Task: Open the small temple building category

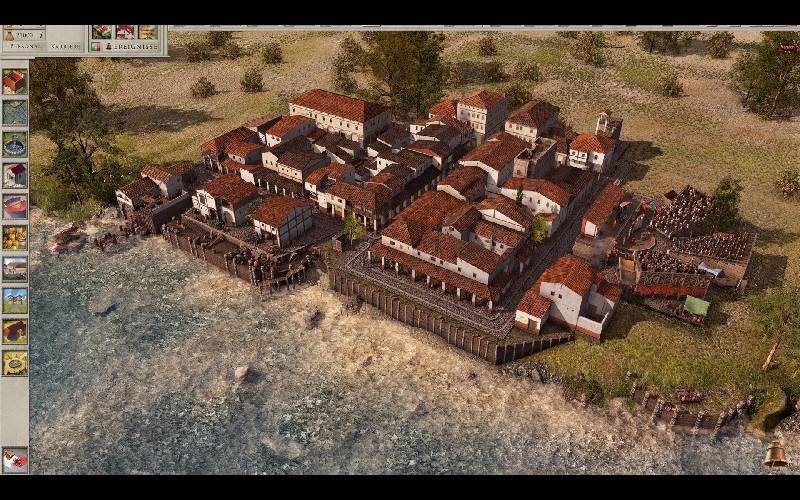Action: coord(14,175)
